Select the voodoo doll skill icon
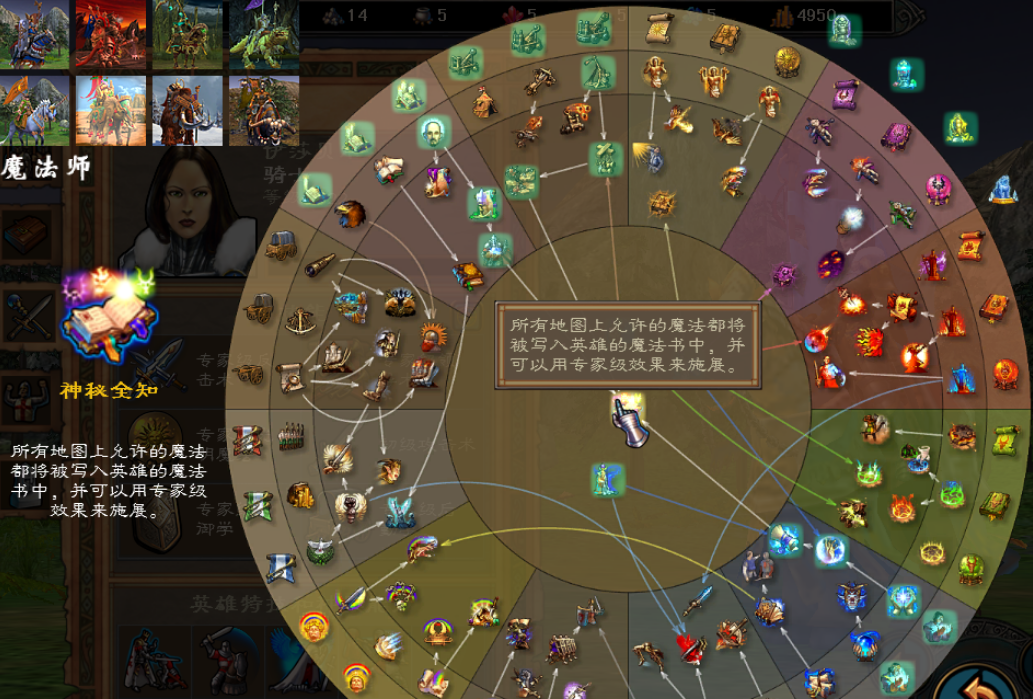Viewport: 1033px width, 699px height. pyautogui.click(x=822, y=129)
